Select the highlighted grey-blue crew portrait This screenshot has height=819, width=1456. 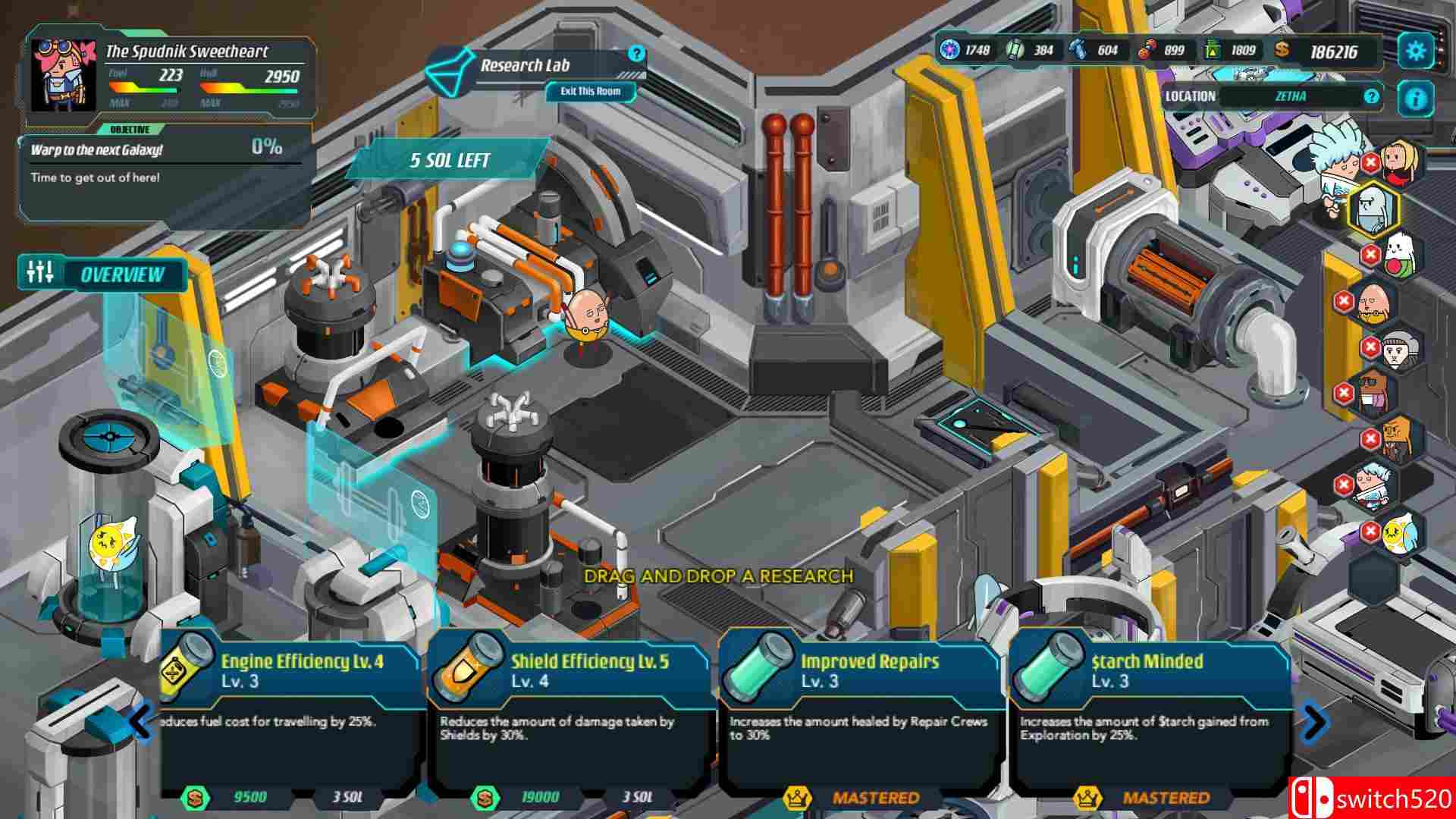coord(1373,209)
